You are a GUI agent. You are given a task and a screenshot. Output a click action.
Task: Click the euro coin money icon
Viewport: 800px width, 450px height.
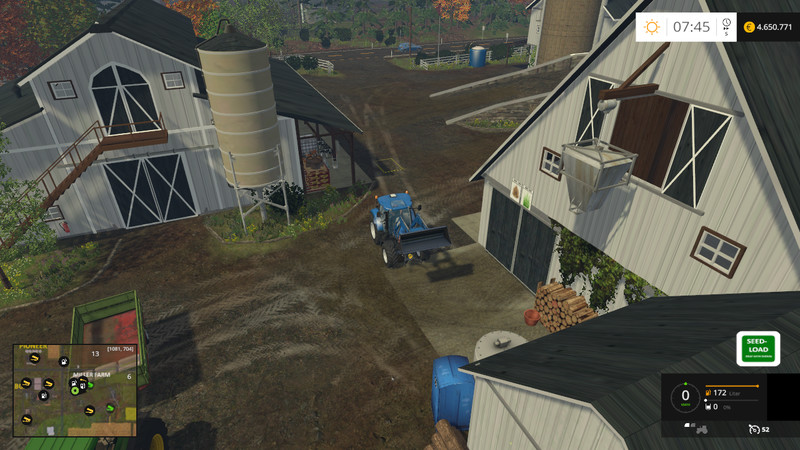(750, 27)
